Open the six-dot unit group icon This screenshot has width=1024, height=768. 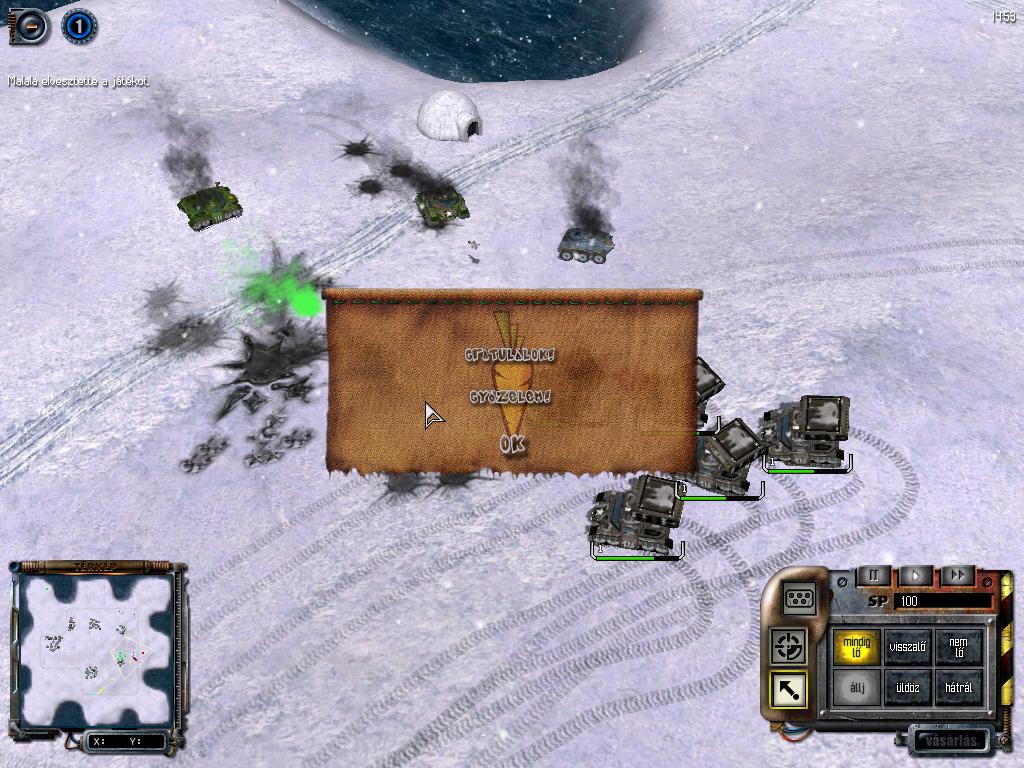click(800, 597)
